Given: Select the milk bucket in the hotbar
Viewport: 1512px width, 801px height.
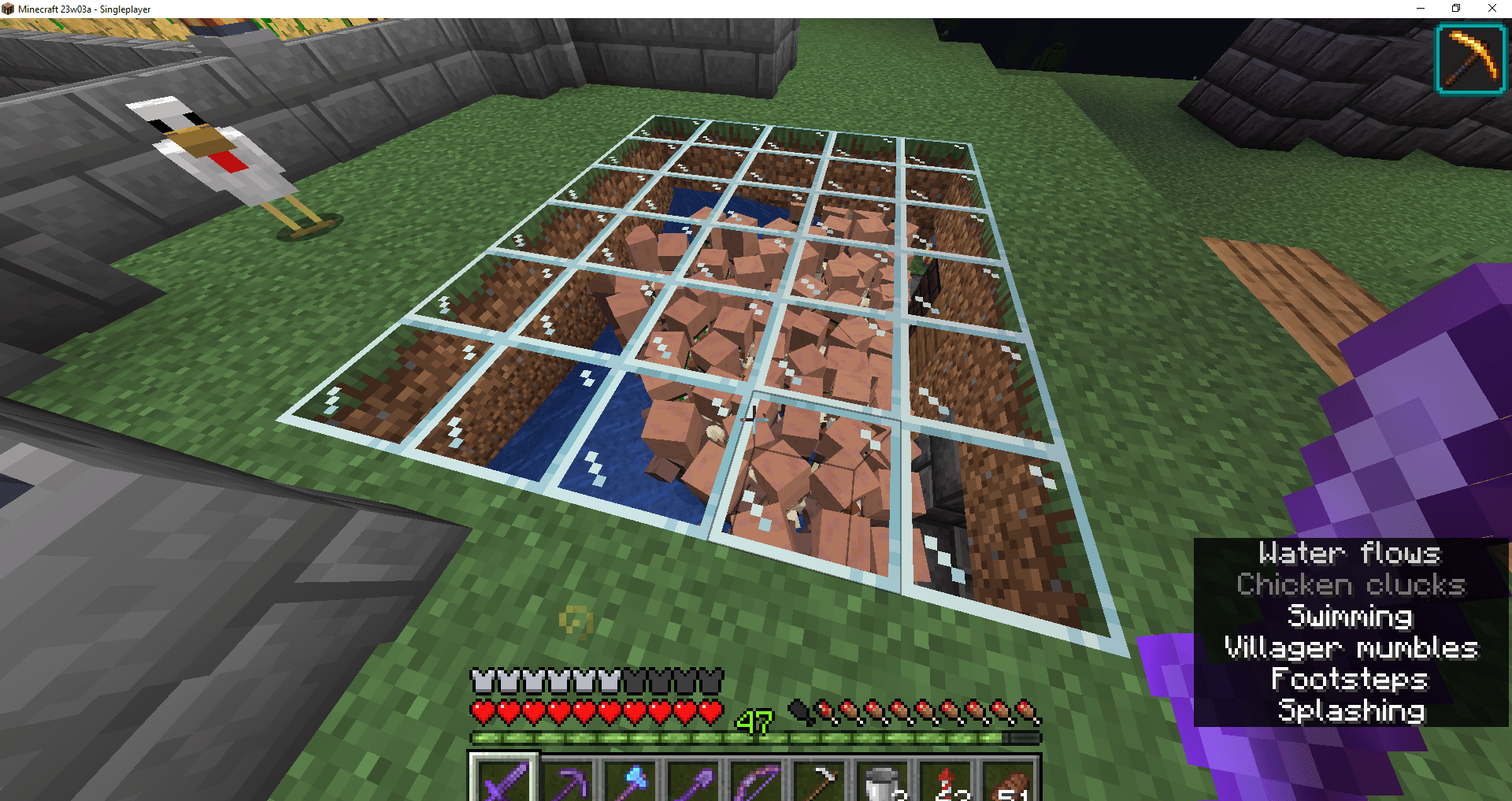Looking at the screenshot, I should coord(880,780).
